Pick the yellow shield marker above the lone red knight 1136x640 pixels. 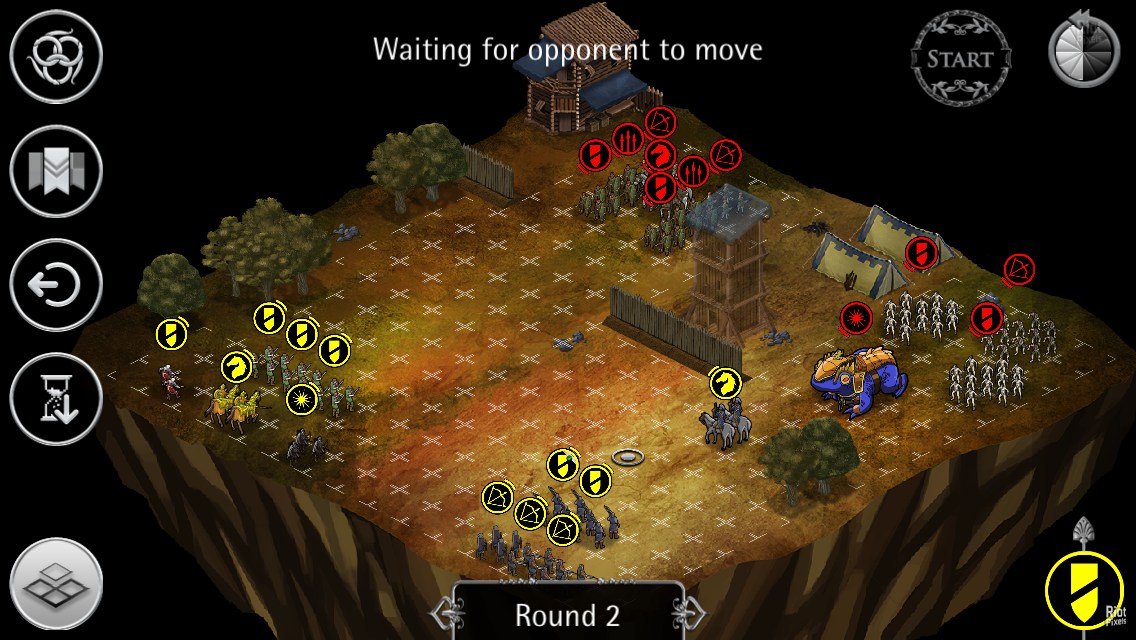click(171, 333)
